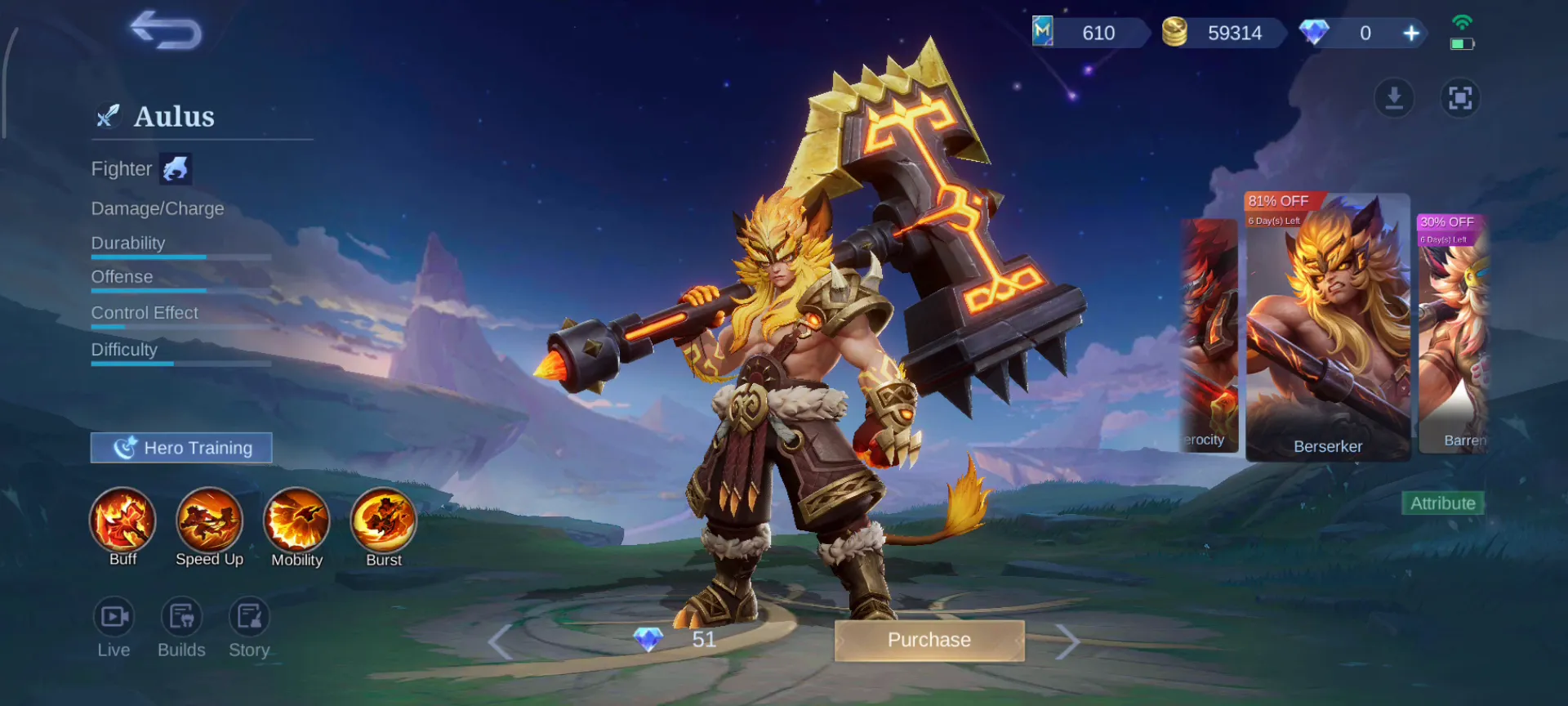Select the Speed Up skill icon

point(209,521)
